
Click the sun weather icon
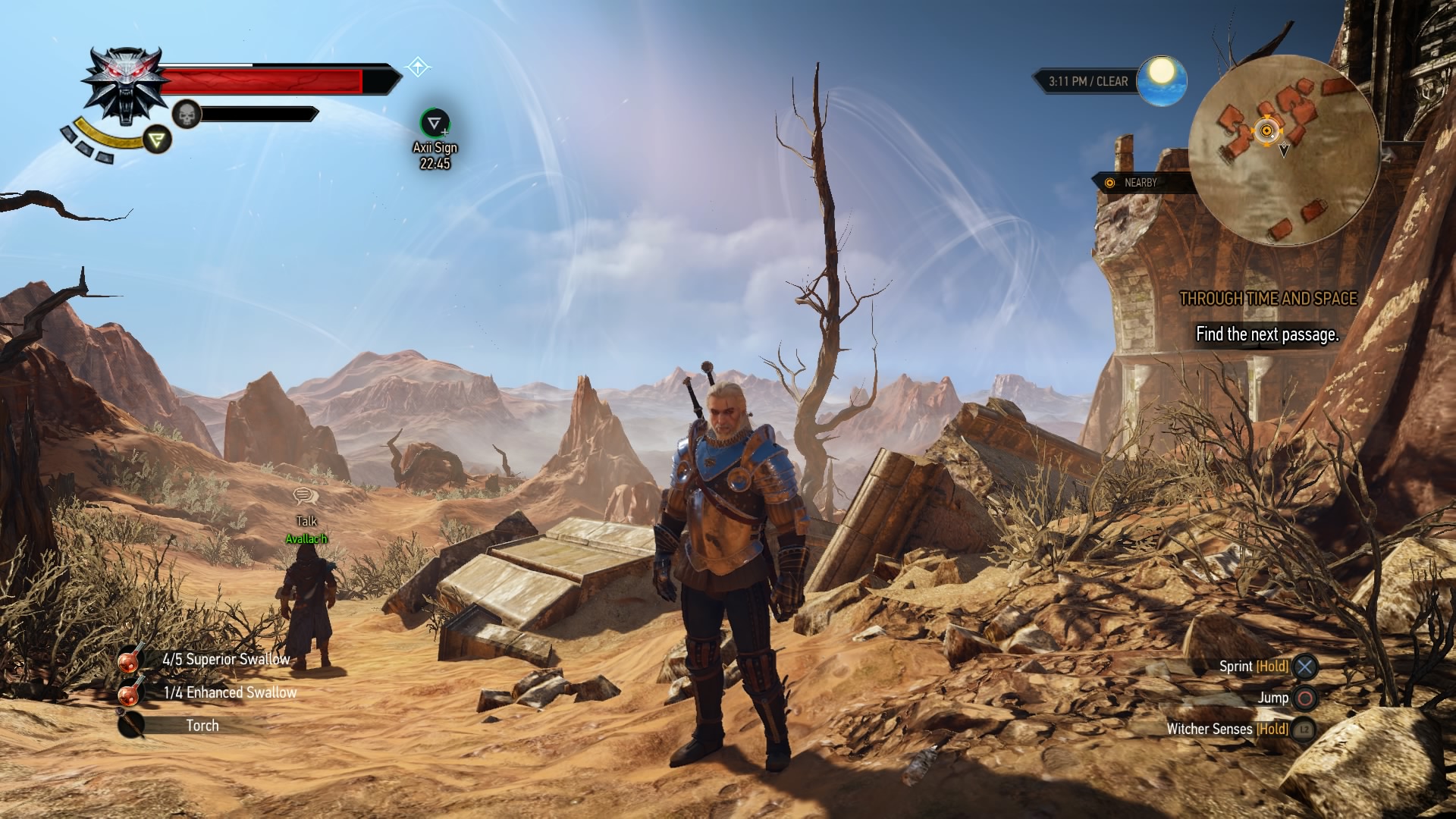pyautogui.click(x=1160, y=80)
